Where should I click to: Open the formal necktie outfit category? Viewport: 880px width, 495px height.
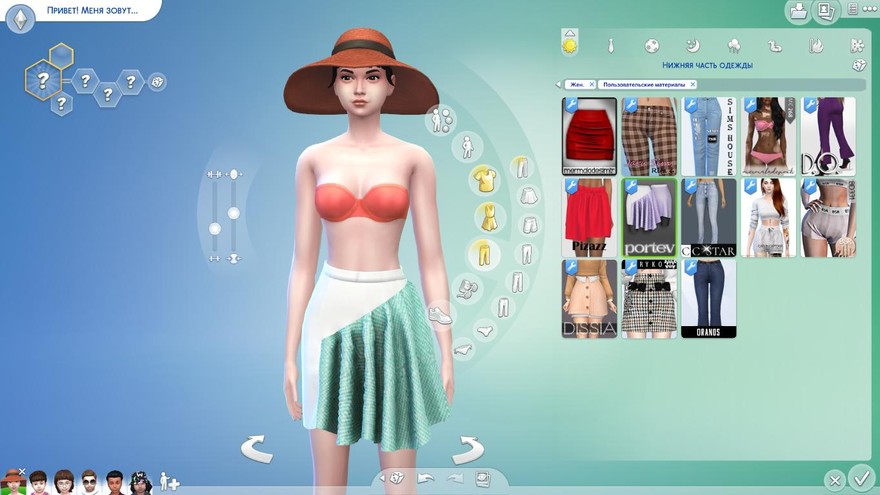pyautogui.click(x=610, y=46)
